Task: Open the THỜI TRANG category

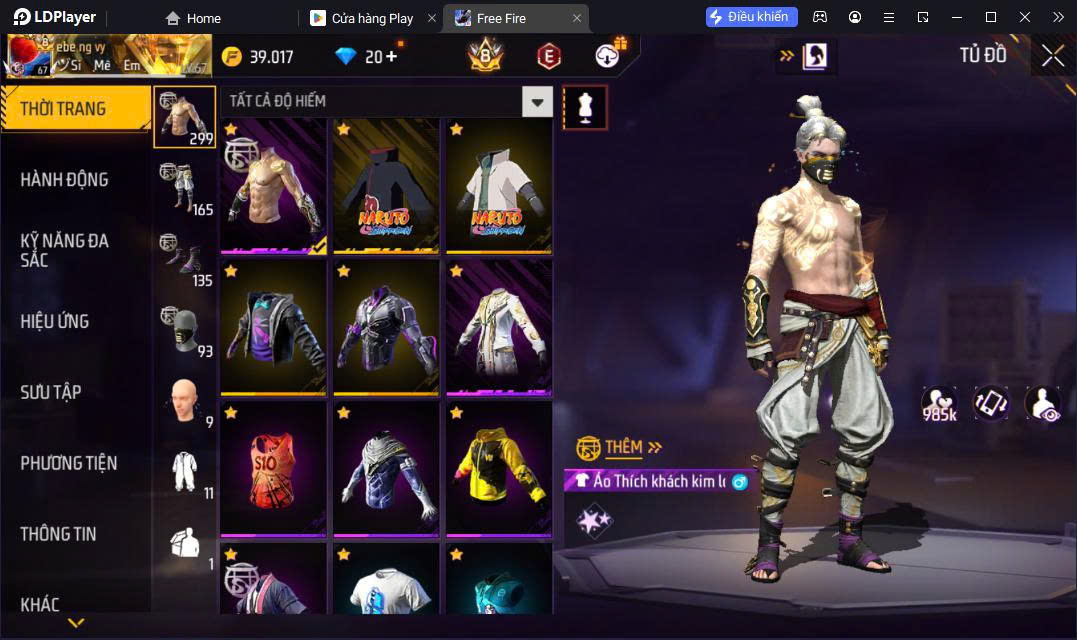Action: [x=64, y=109]
